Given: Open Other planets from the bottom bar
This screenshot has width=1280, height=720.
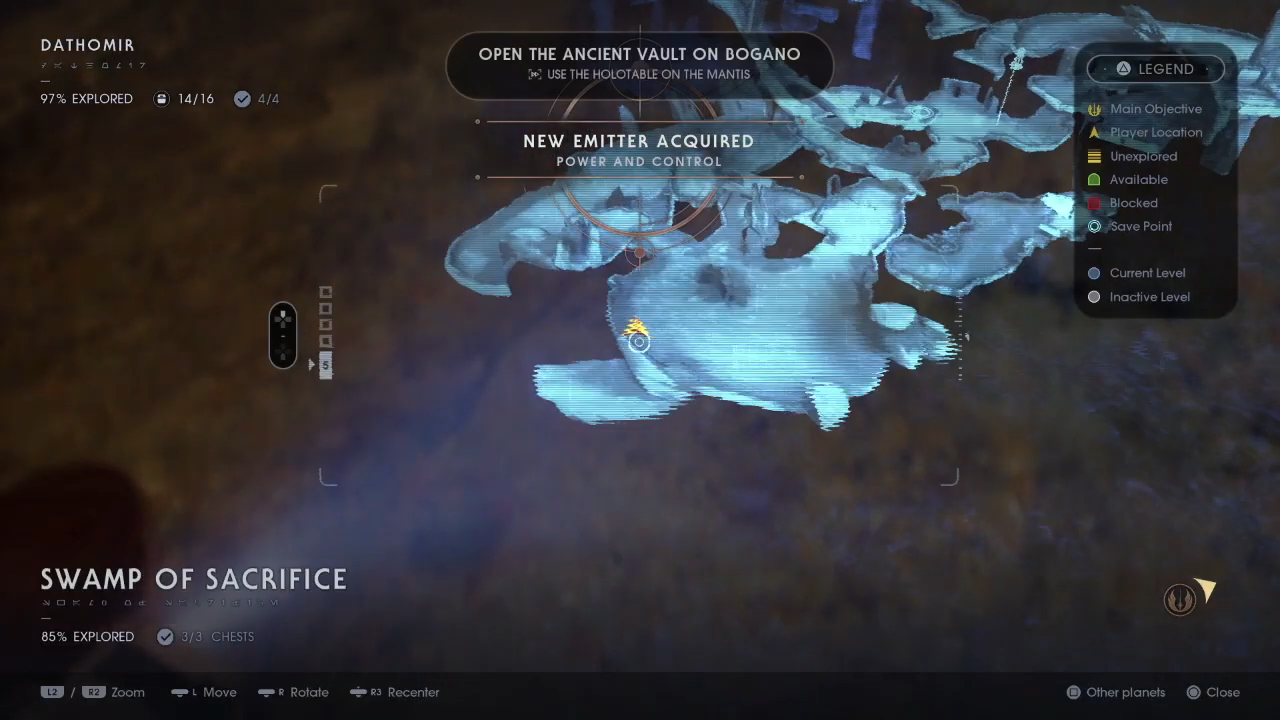Looking at the screenshot, I should pyautogui.click(x=1115, y=692).
